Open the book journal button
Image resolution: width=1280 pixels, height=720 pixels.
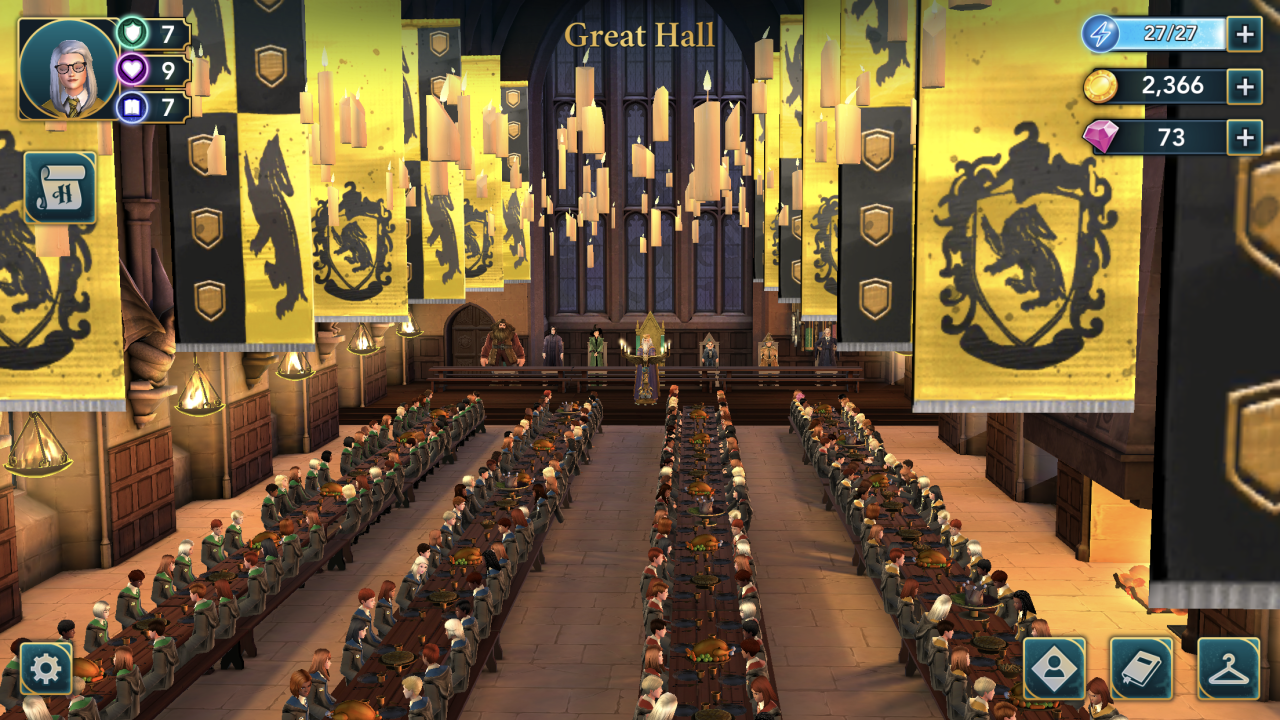click(x=1141, y=668)
